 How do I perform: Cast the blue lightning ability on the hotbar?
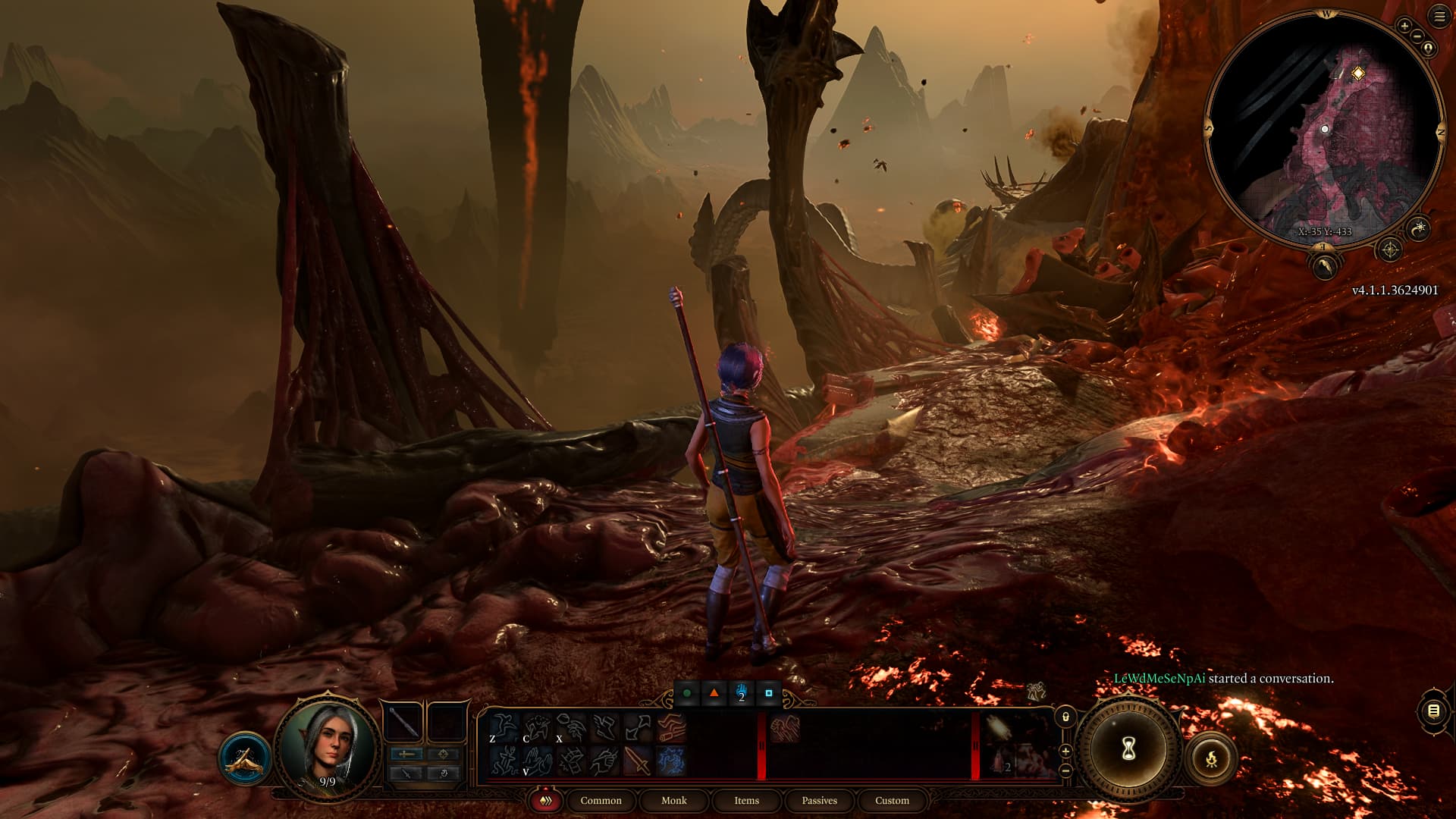tap(671, 761)
